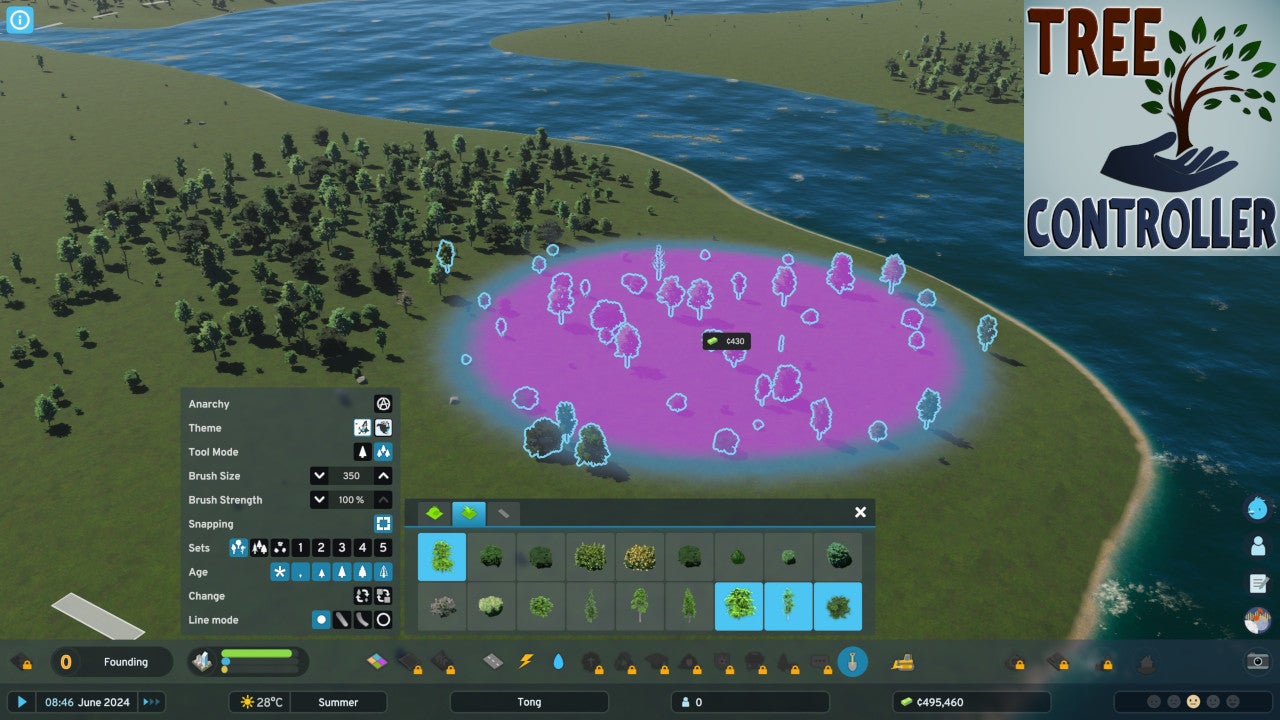This screenshot has height=720, width=1280.
Task: Lower the Brush Strength percentage
Action: (319, 500)
